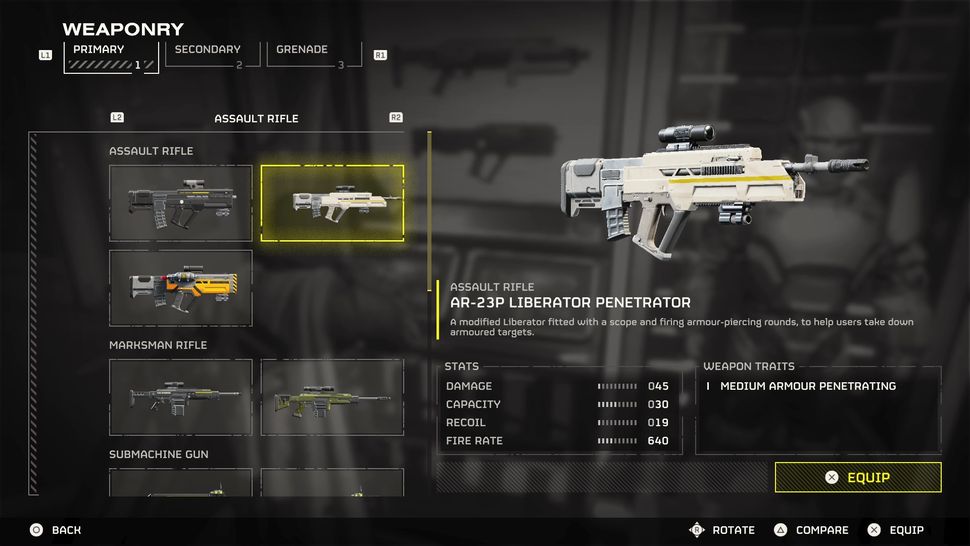The width and height of the screenshot is (970, 546).
Task: Choose the orange and yellow assault rifle
Action: 181,288
